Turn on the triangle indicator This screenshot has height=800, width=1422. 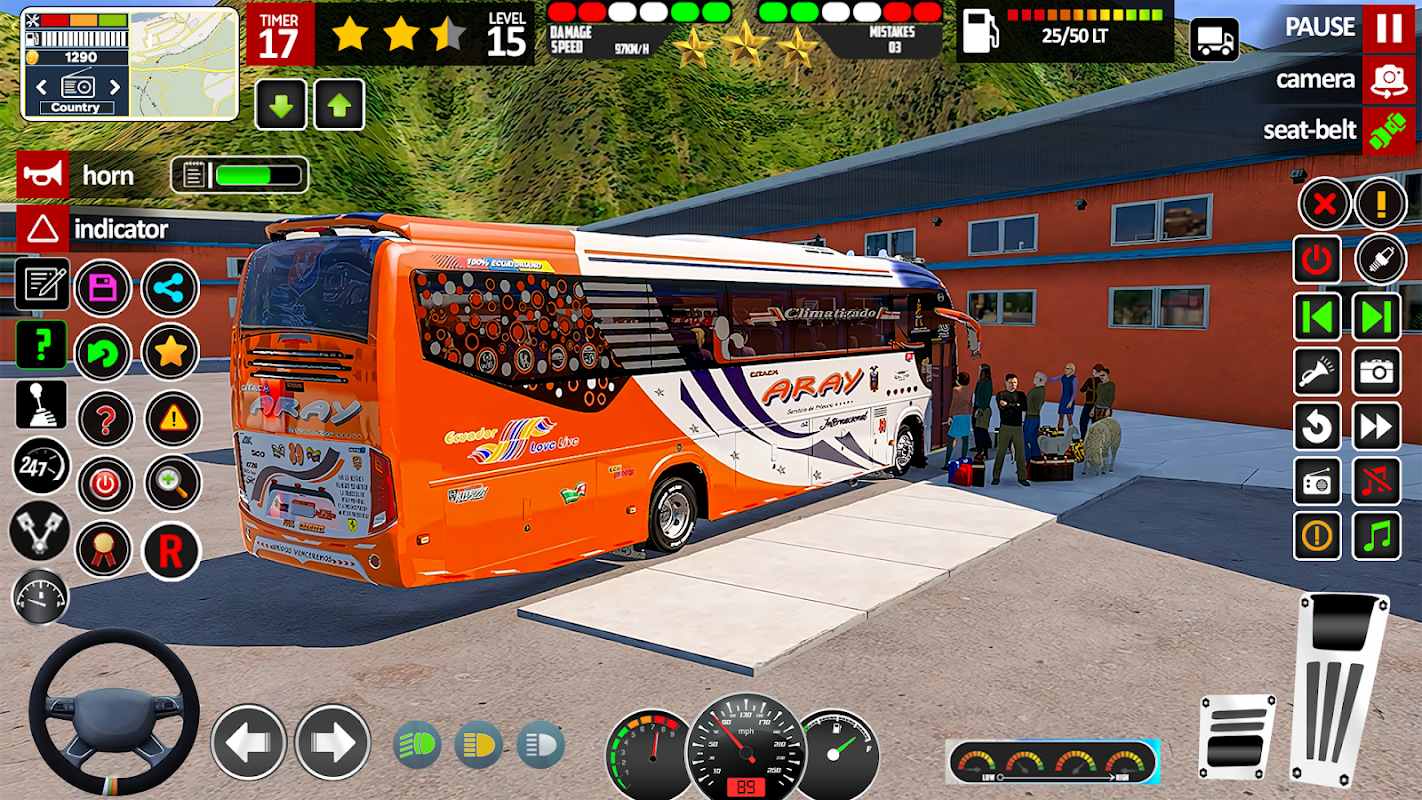click(x=43, y=229)
